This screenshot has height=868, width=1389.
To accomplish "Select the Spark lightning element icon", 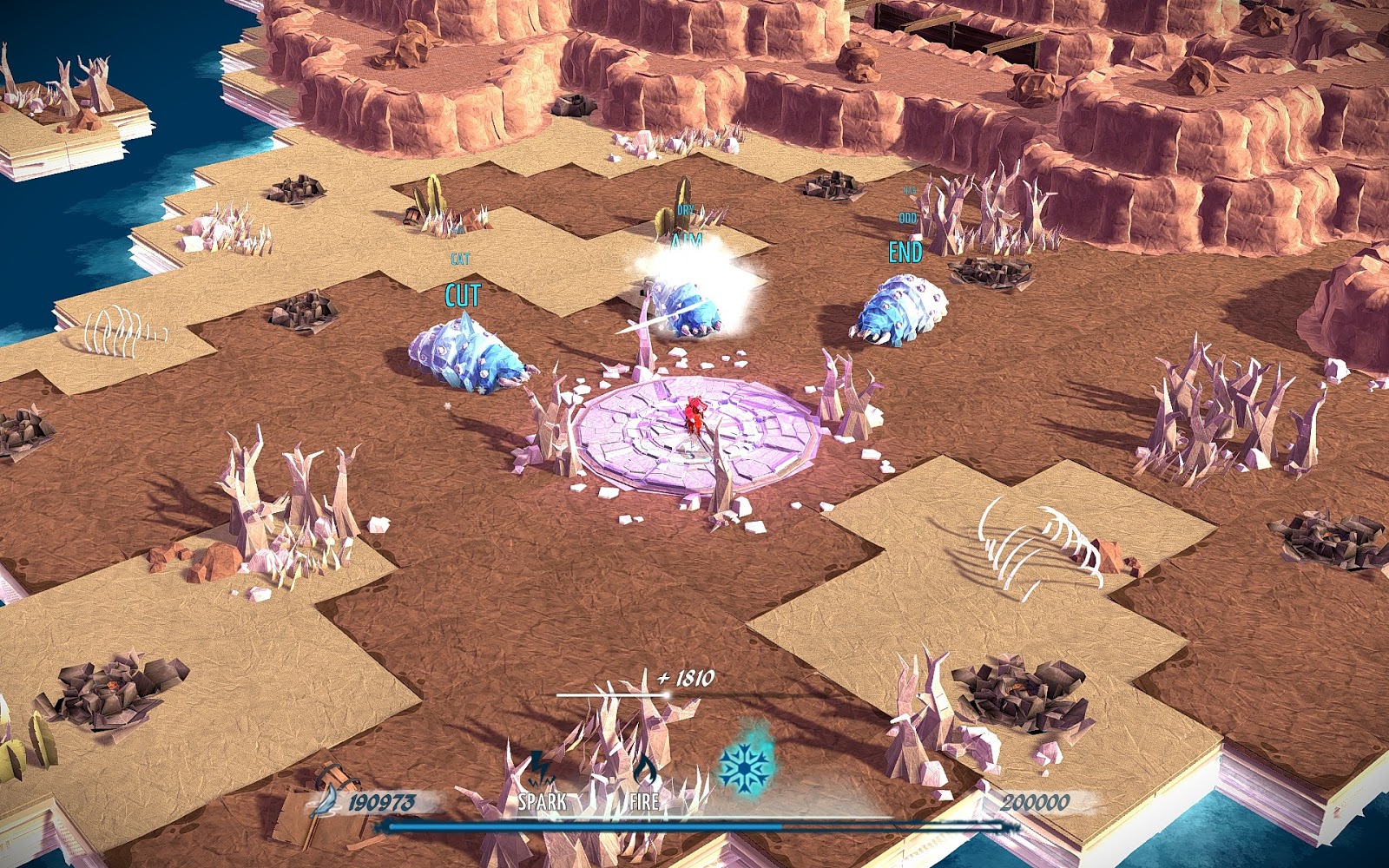I will pos(540,771).
